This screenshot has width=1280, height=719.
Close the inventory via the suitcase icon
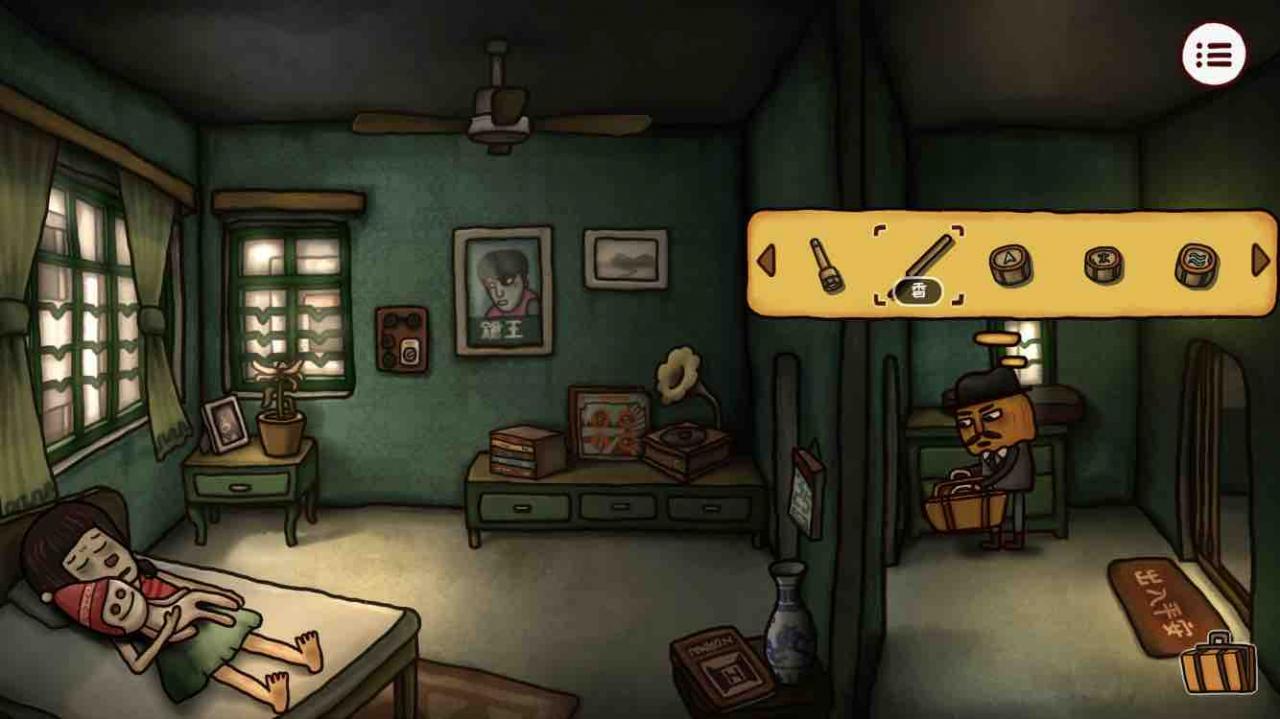tap(1218, 662)
